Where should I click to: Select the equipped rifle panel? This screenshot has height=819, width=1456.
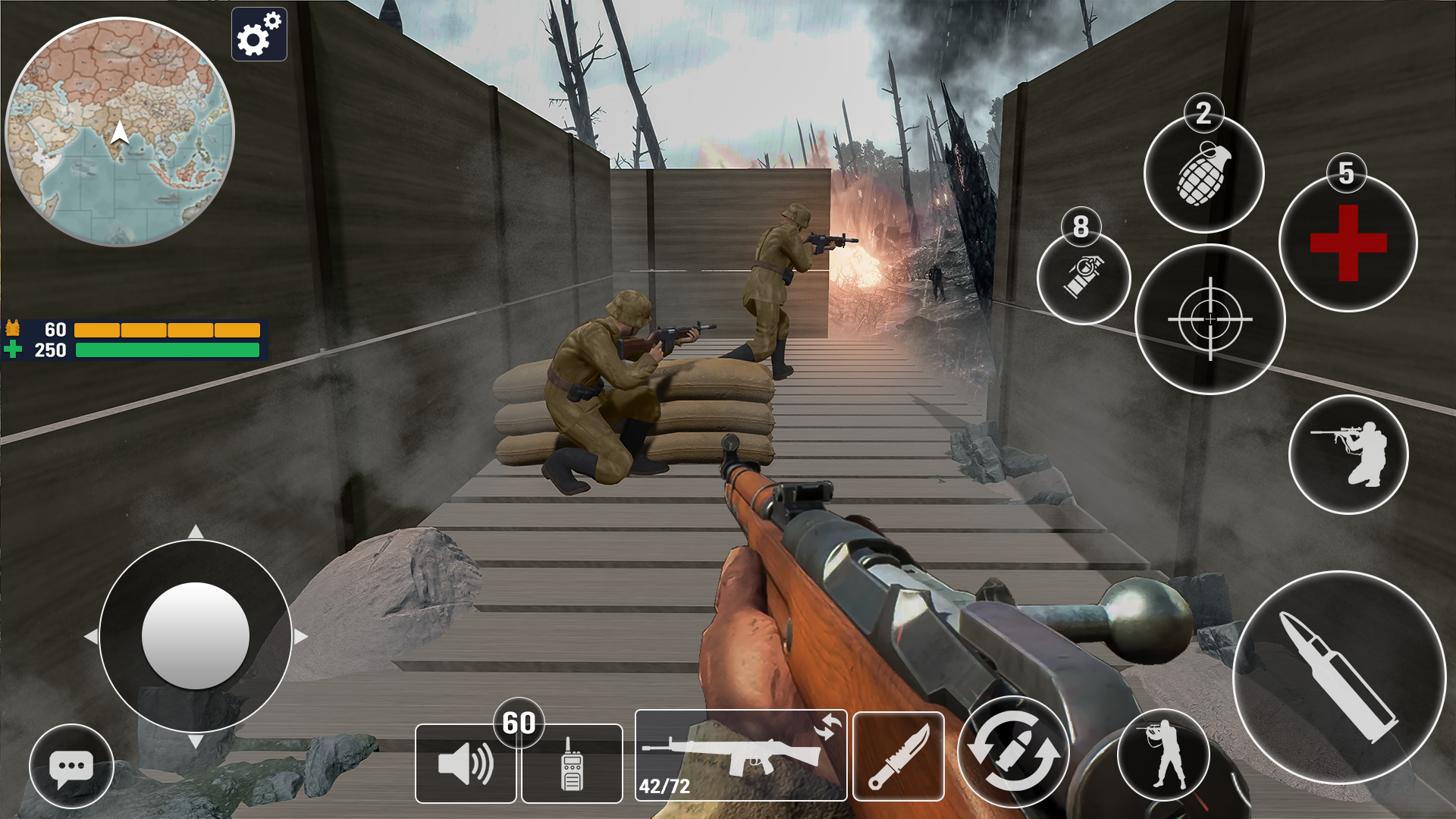[739, 755]
